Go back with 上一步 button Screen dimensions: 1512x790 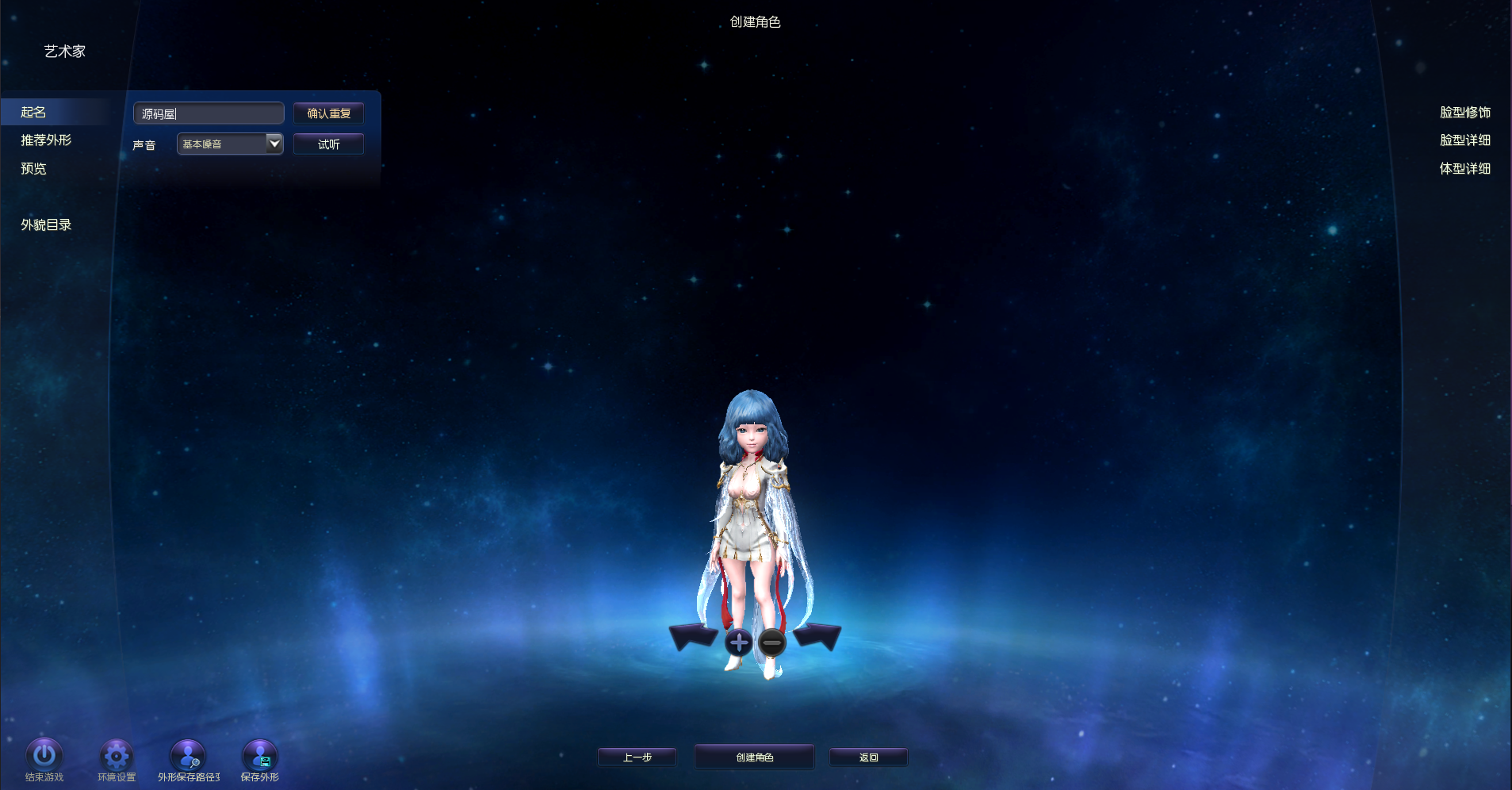637,757
